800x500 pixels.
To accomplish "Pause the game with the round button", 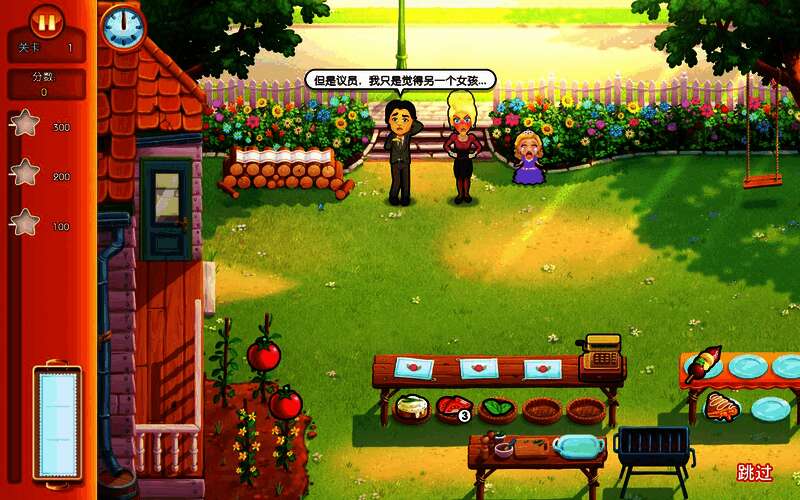I will (46, 20).
